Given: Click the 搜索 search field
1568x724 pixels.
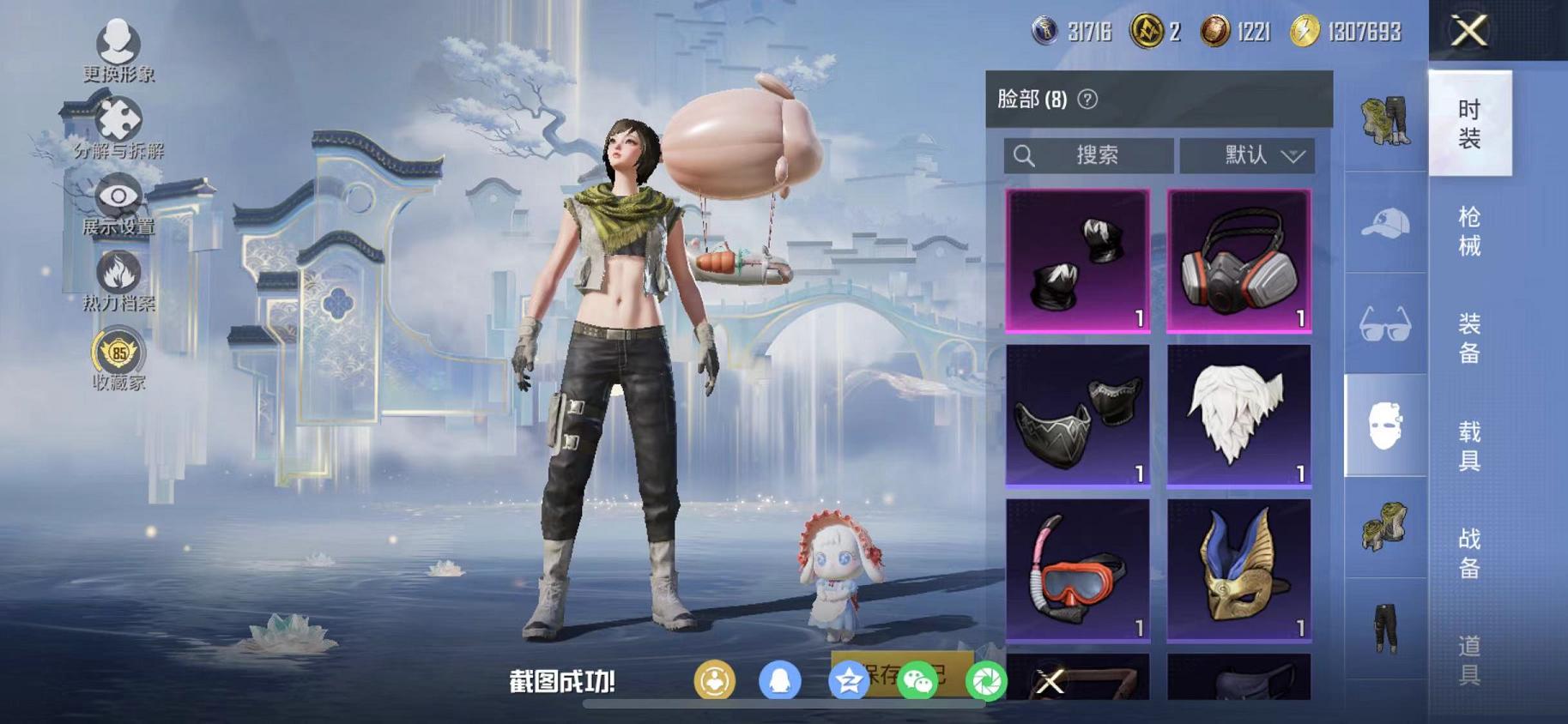Looking at the screenshot, I should point(1088,155).
